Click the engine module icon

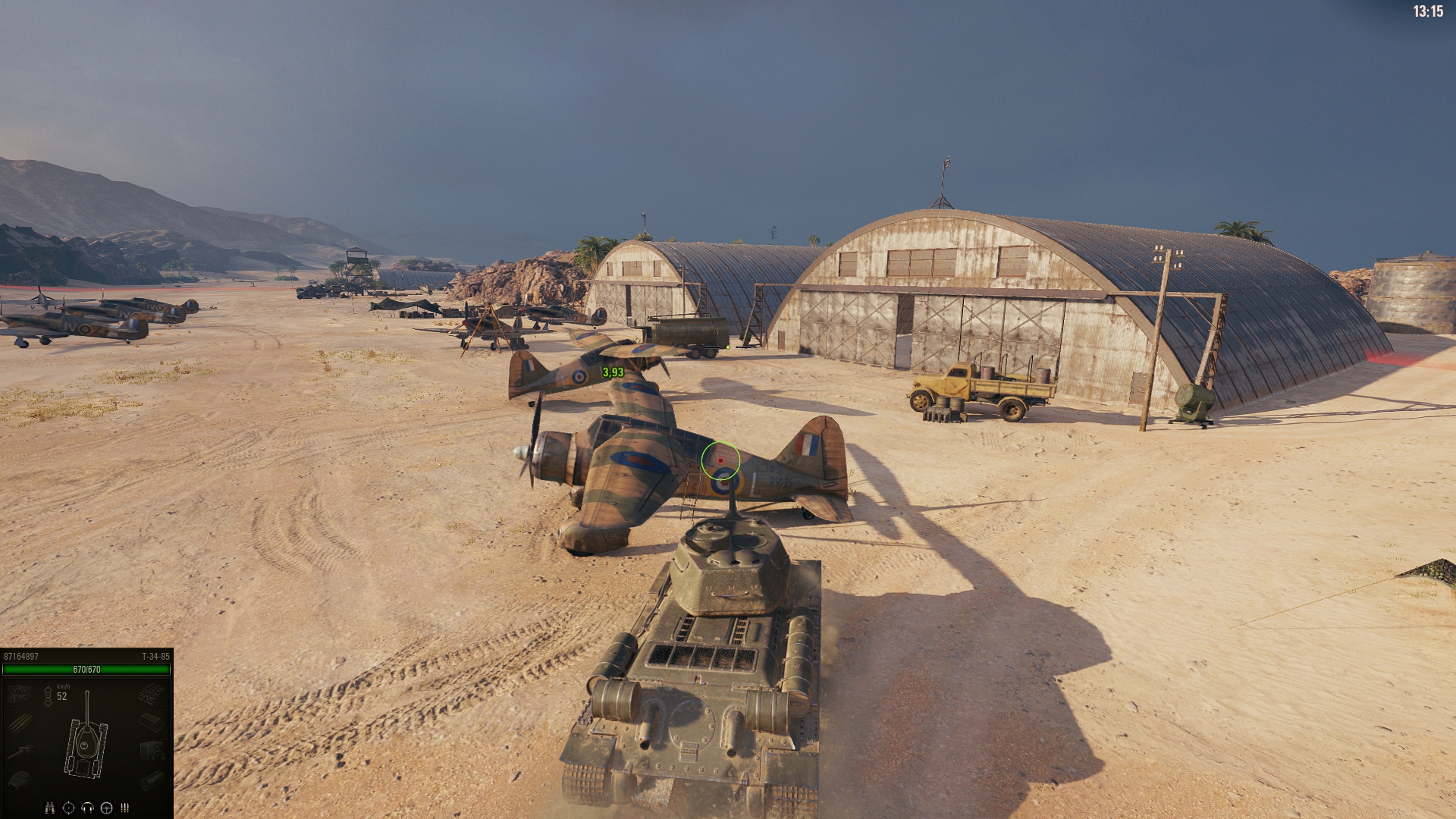tap(19, 693)
